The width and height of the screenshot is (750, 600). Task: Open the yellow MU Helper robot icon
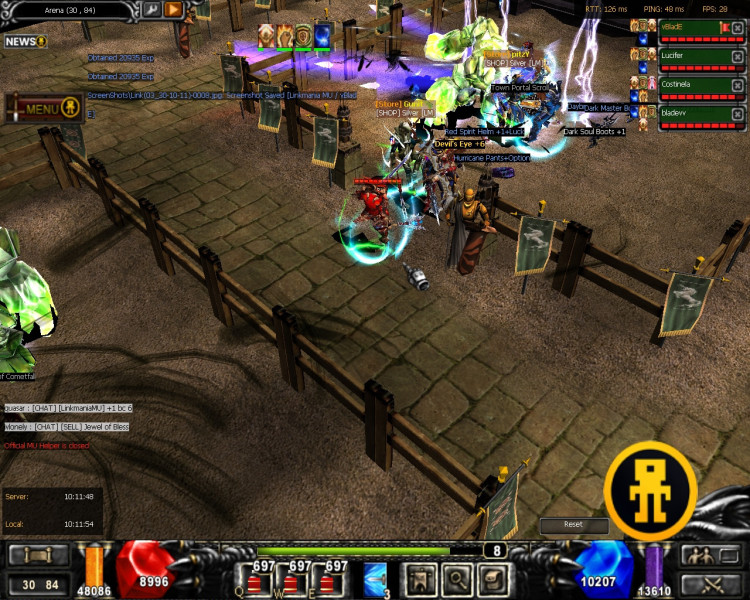[651, 490]
